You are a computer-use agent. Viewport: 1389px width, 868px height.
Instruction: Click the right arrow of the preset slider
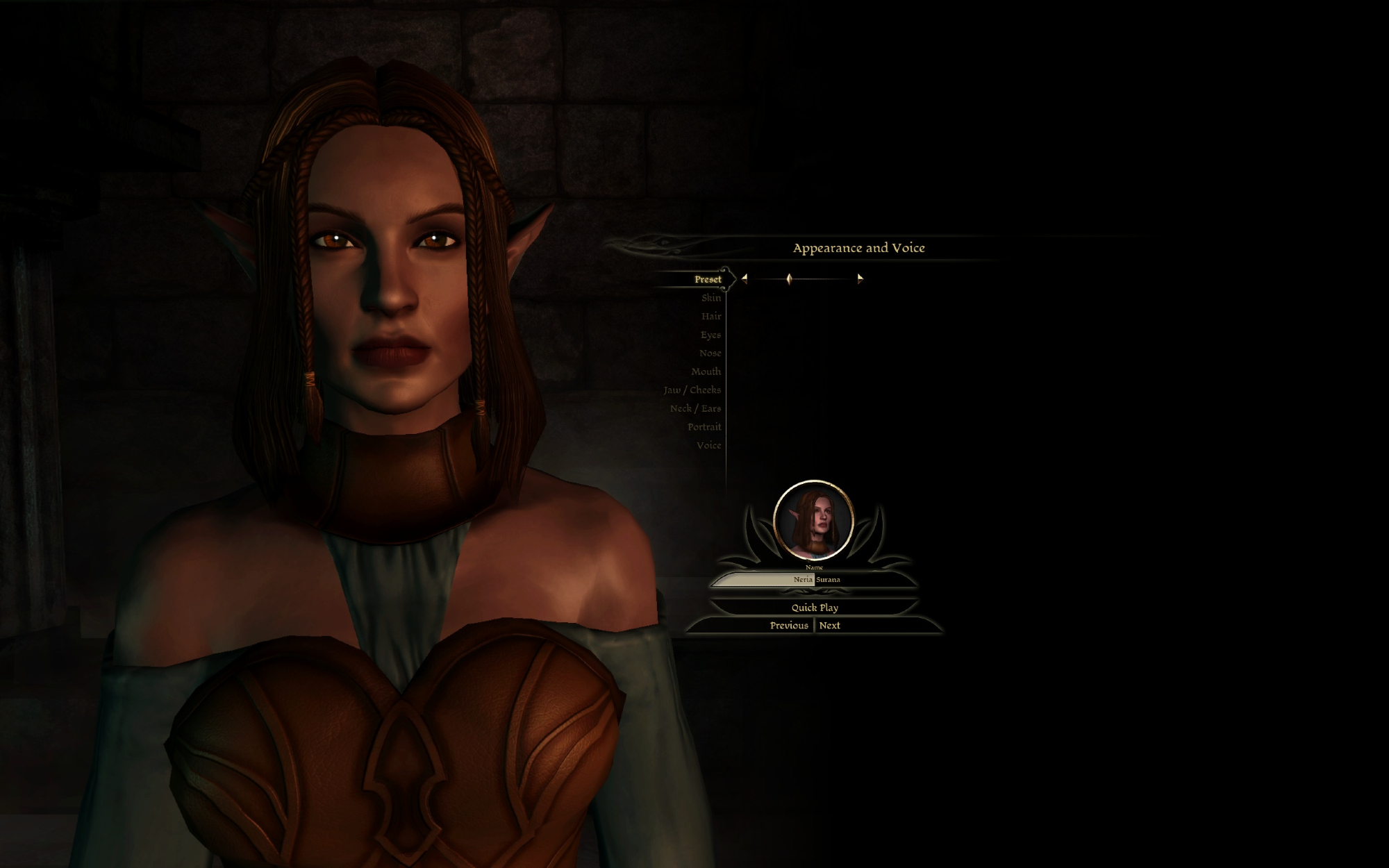(x=860, y=278)
